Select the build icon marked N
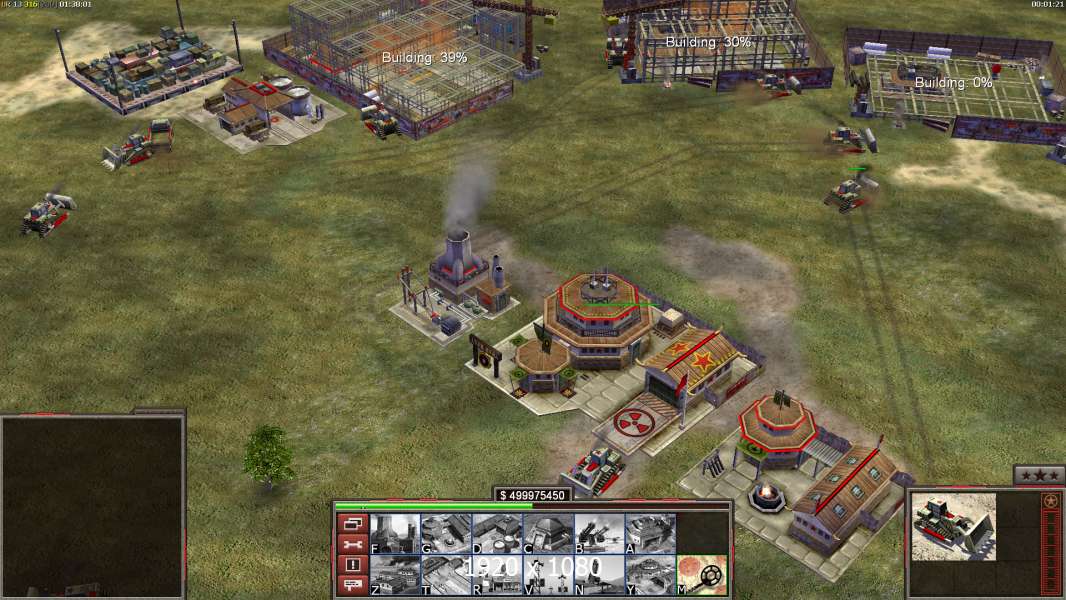Image resolution: width=1066 pixels, height=600 pixels. pos(598,574)
